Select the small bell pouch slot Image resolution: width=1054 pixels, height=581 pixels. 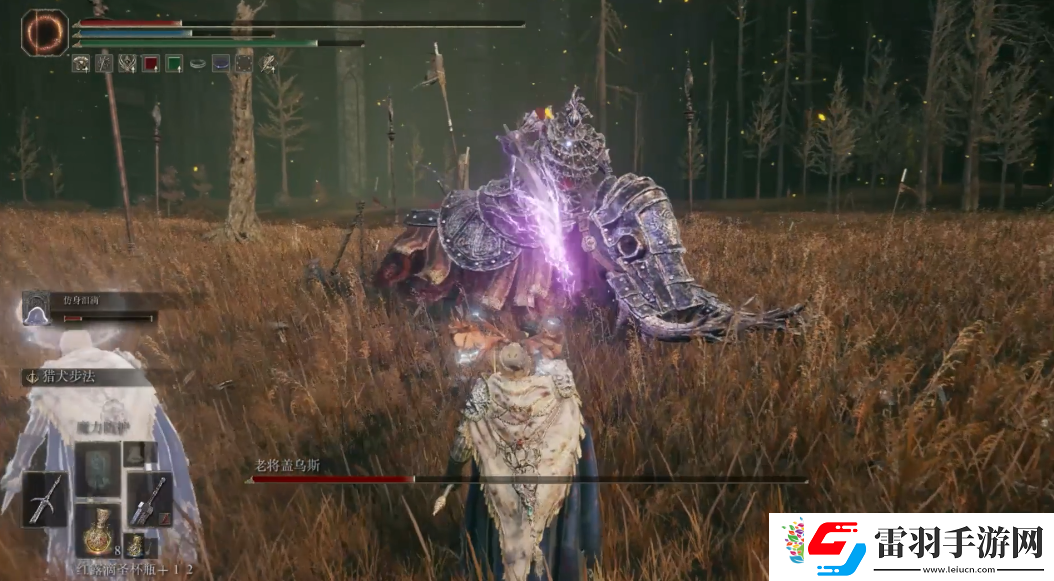tap(134, 454)
